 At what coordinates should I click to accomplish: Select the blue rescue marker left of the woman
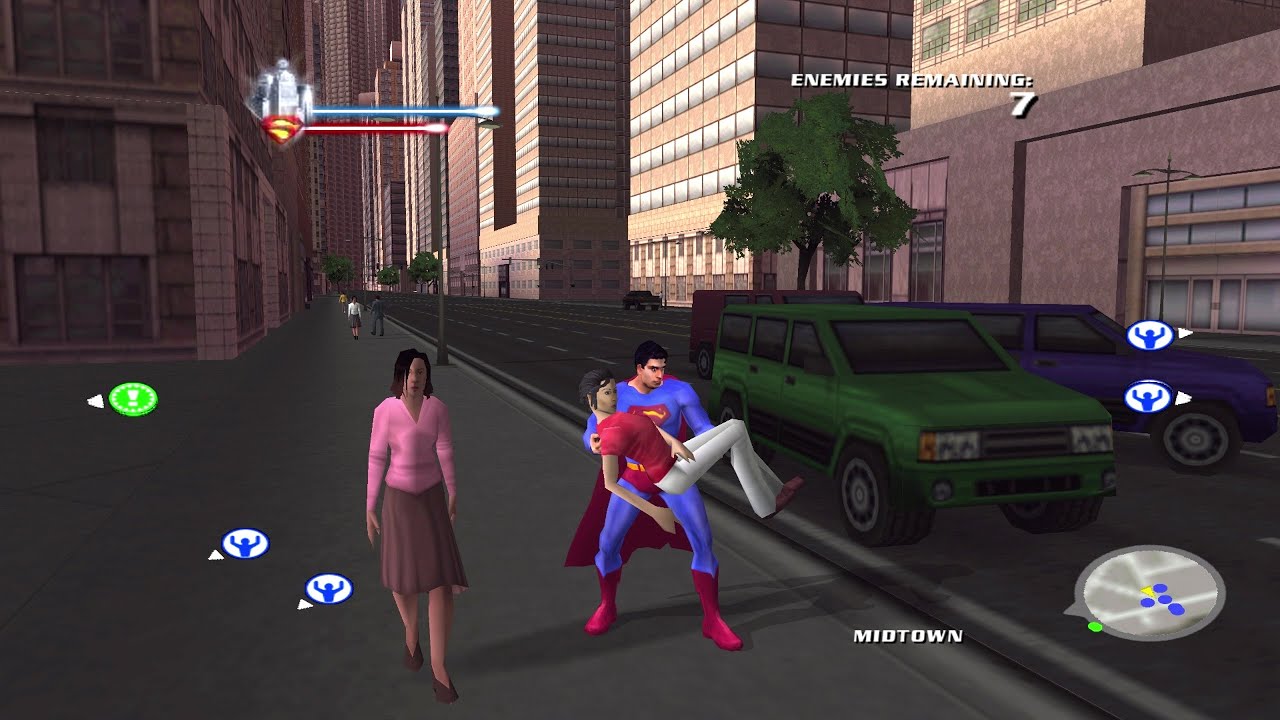[x=245, y=545]
